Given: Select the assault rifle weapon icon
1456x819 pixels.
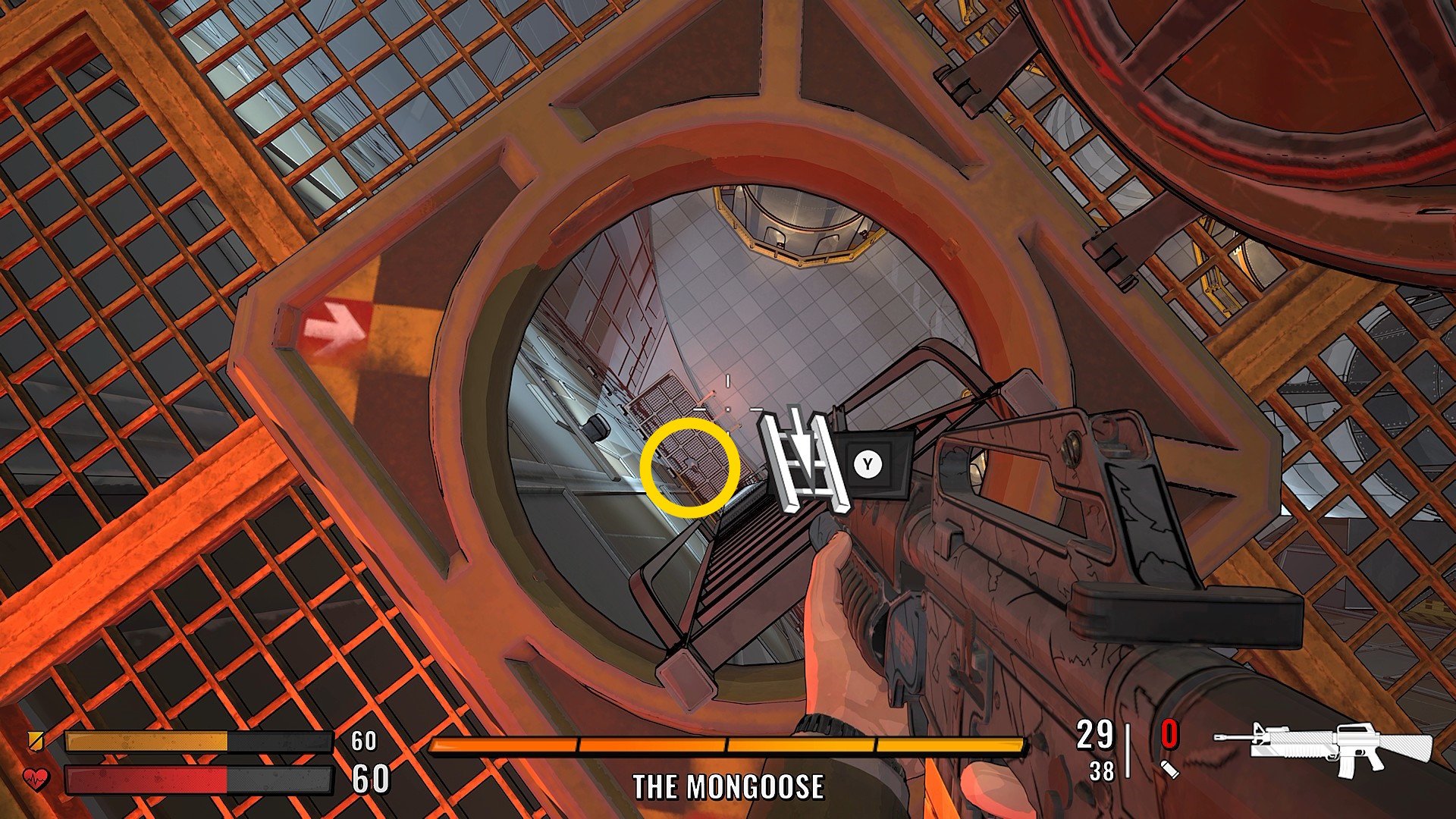Looking at the screenshot, I should [1323, 748].
